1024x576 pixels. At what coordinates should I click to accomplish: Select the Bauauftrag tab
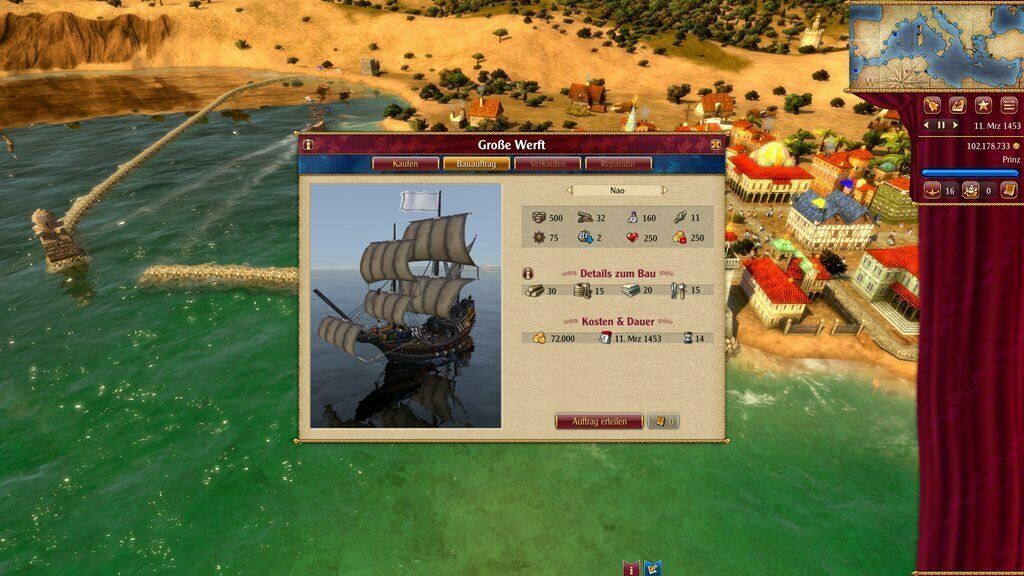(476, 163)
